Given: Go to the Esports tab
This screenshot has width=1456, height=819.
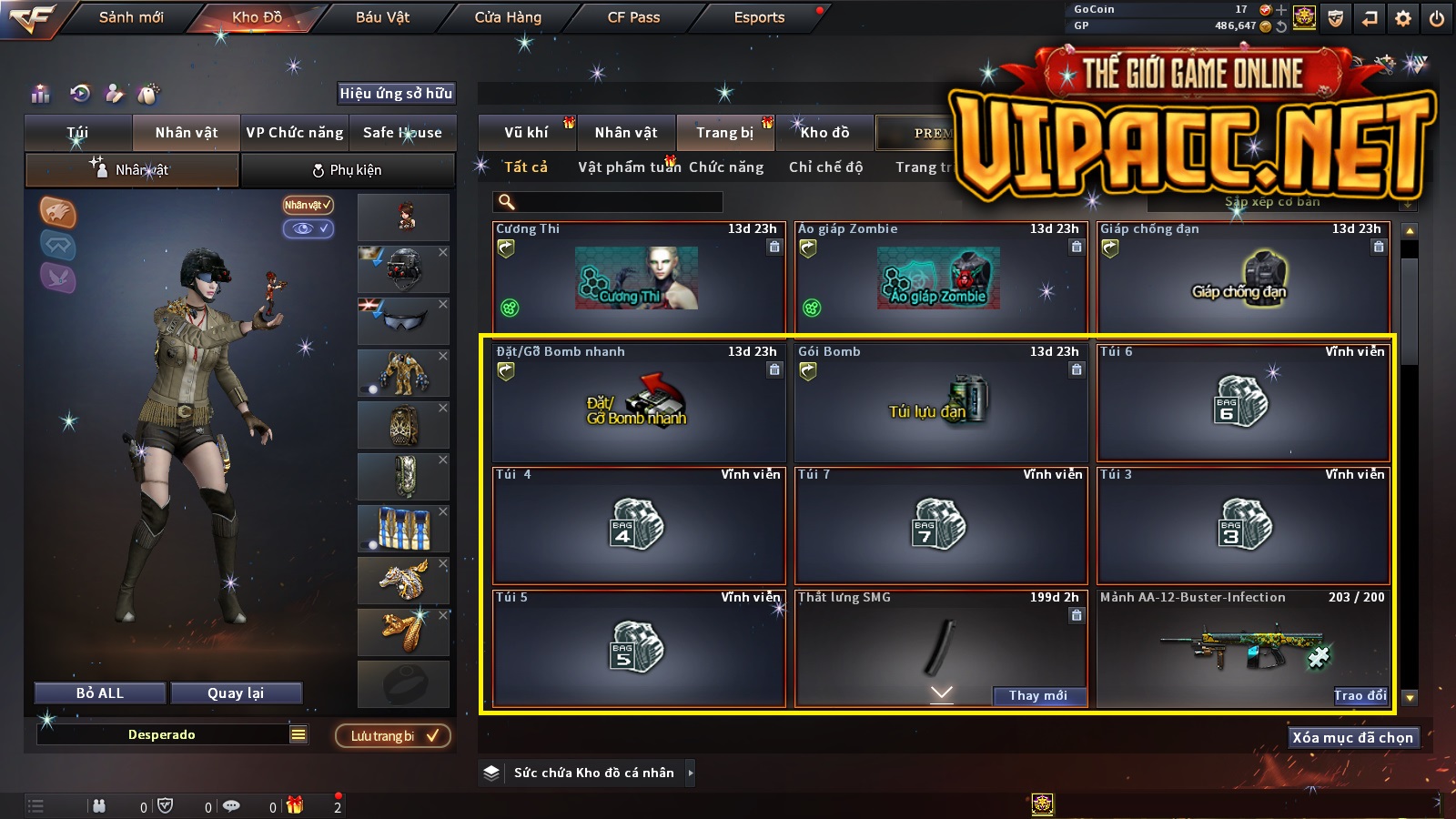Looking at the screenshot, I should [x=759, y=17].
